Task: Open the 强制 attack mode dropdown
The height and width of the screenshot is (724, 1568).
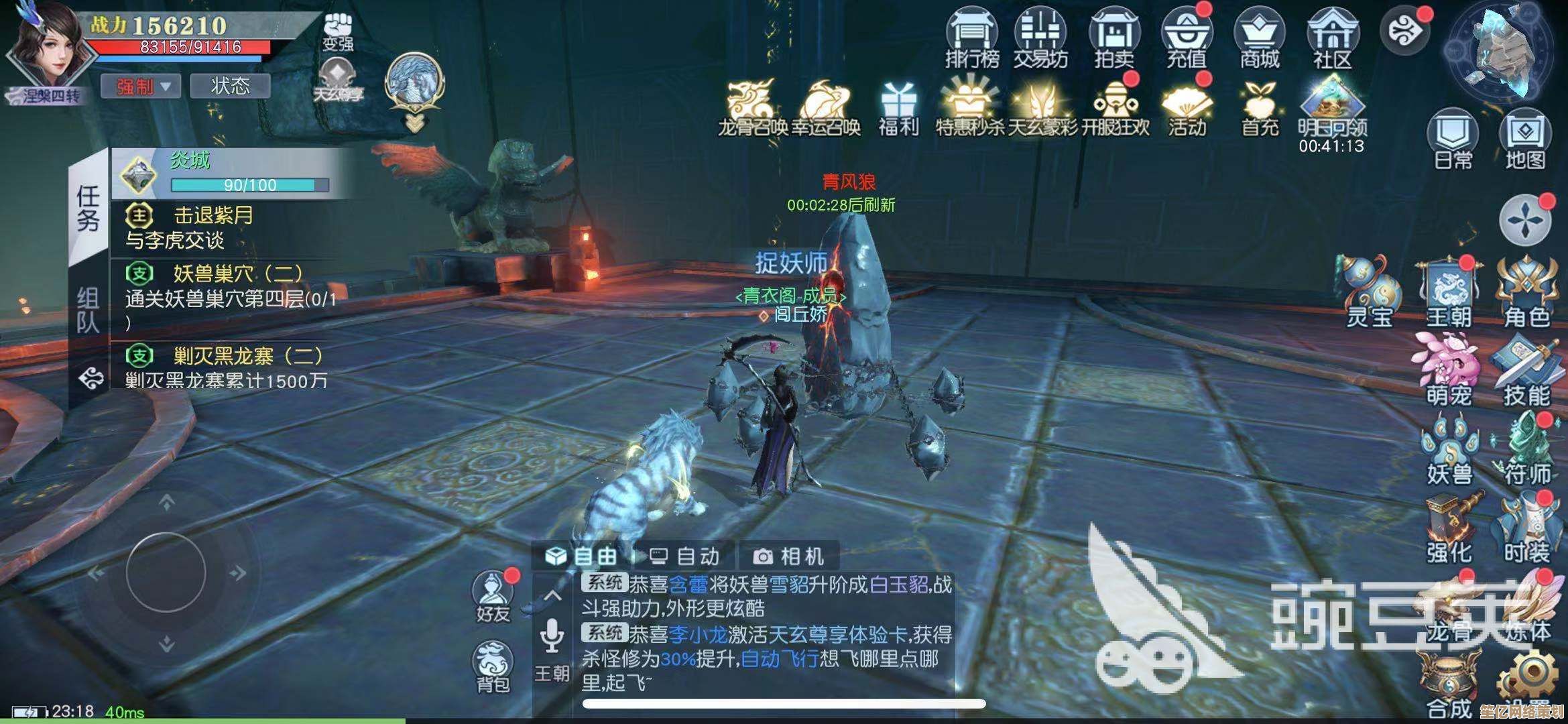Action: pyautogui.click(x=141, y=86)
